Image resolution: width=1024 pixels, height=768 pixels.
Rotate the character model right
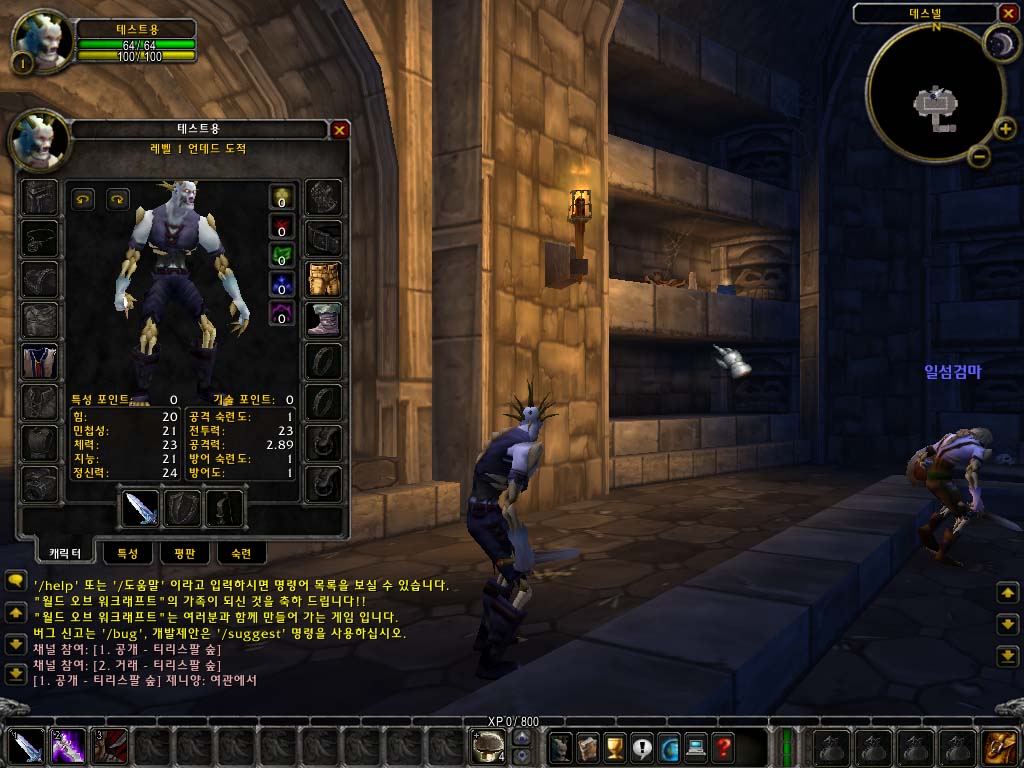tap(118, 199)
